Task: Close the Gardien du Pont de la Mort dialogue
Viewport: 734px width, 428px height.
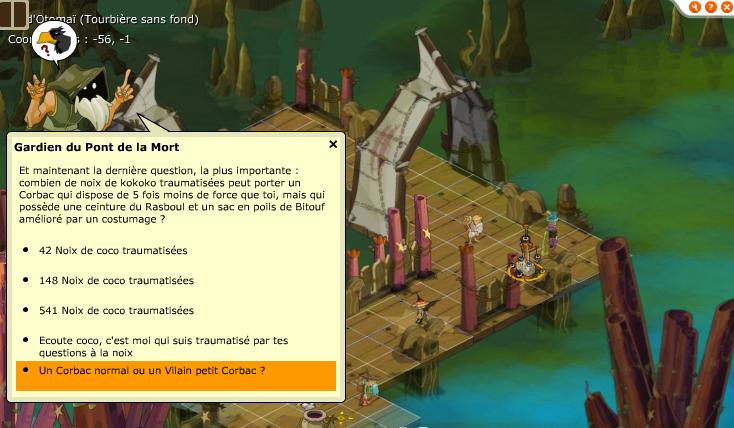Action: 333,145
